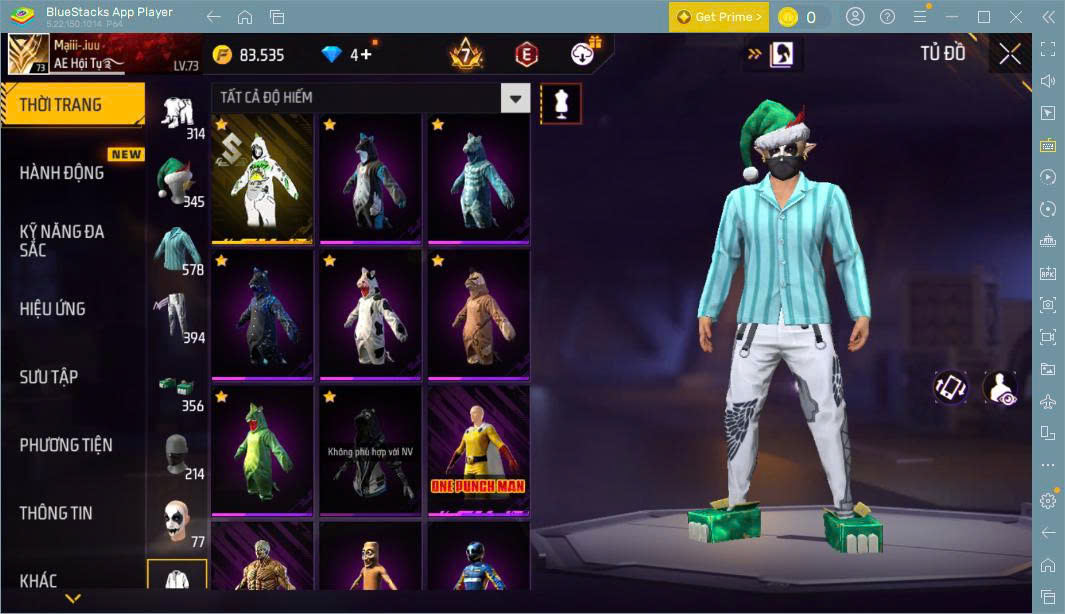This screenshot has width=1065, height=614.
Task: Click BlueStacks Get Prime button
Action: (x=718, y=17)
